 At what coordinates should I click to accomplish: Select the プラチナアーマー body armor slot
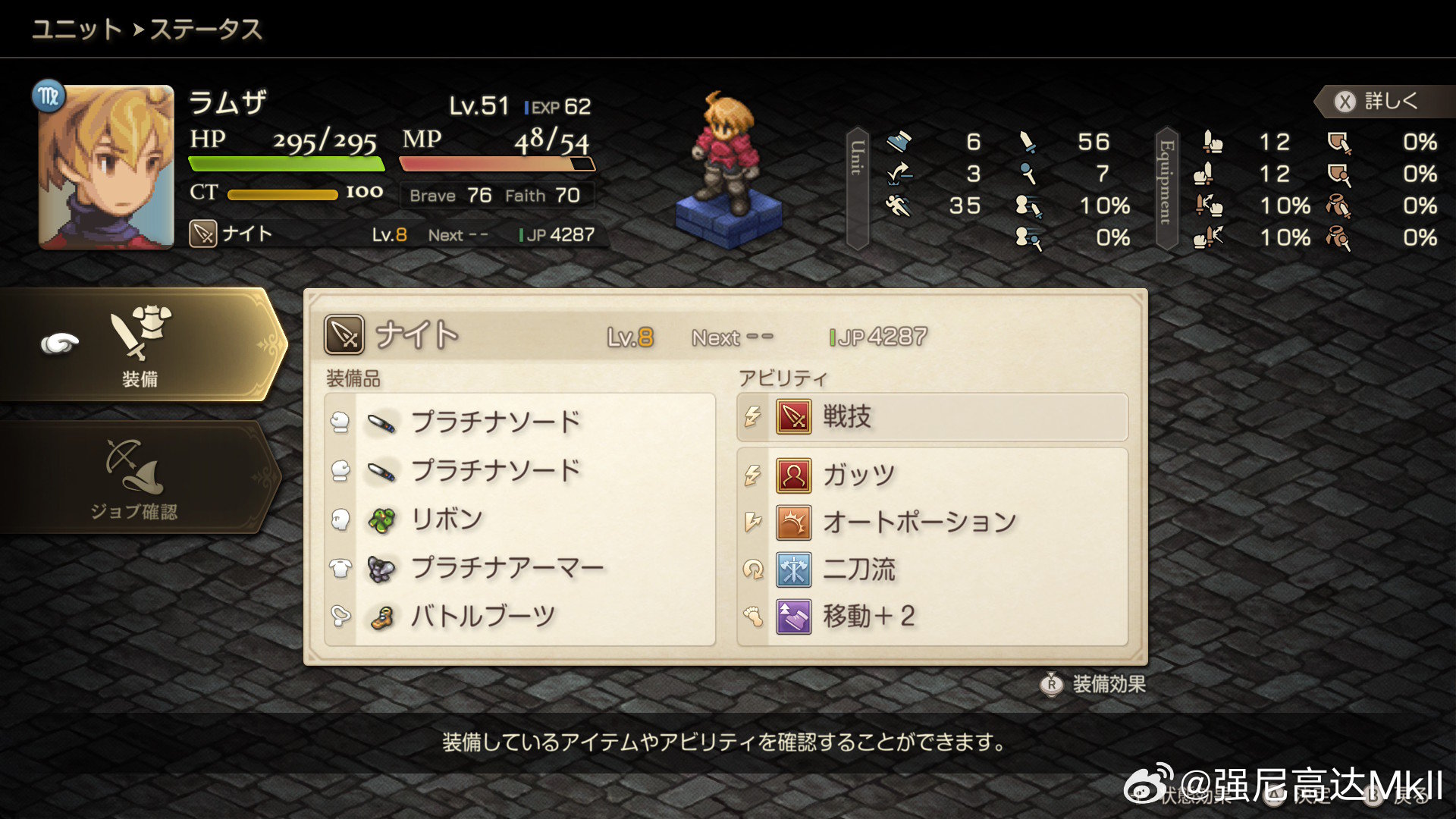point(507,568)
